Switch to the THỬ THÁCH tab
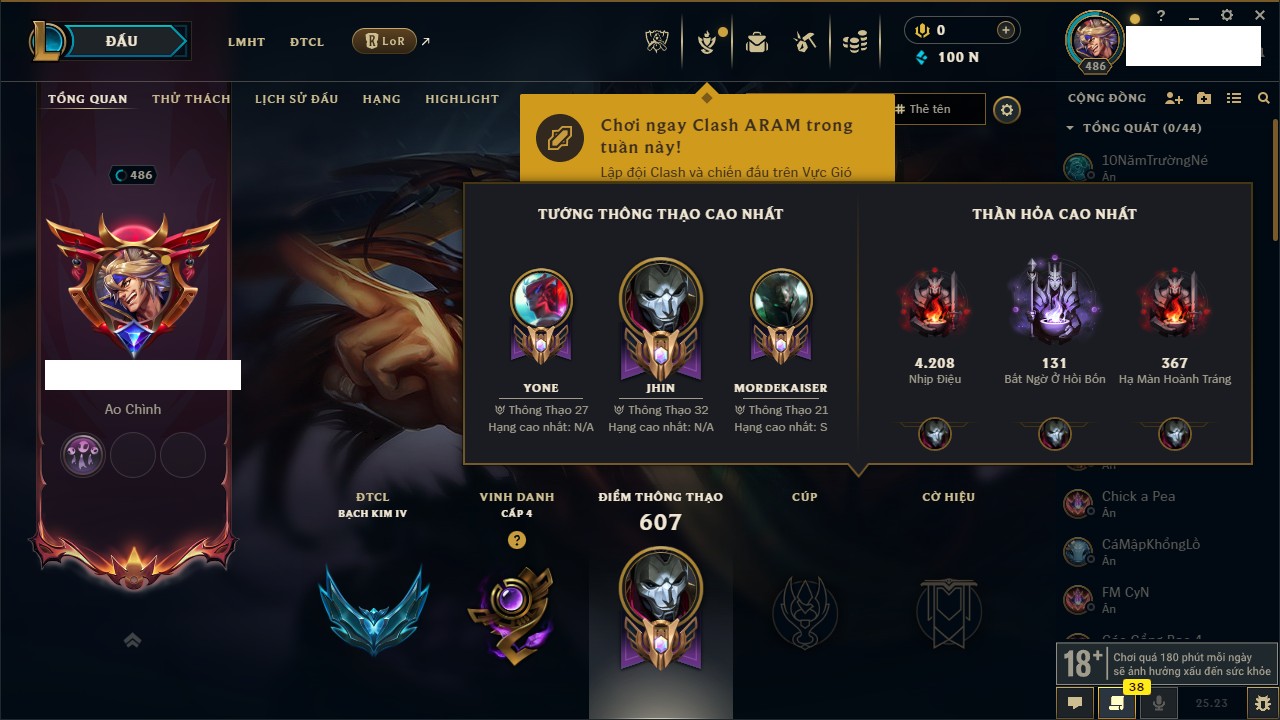This screenshot has width=1280, height=720. coord(191,99)
